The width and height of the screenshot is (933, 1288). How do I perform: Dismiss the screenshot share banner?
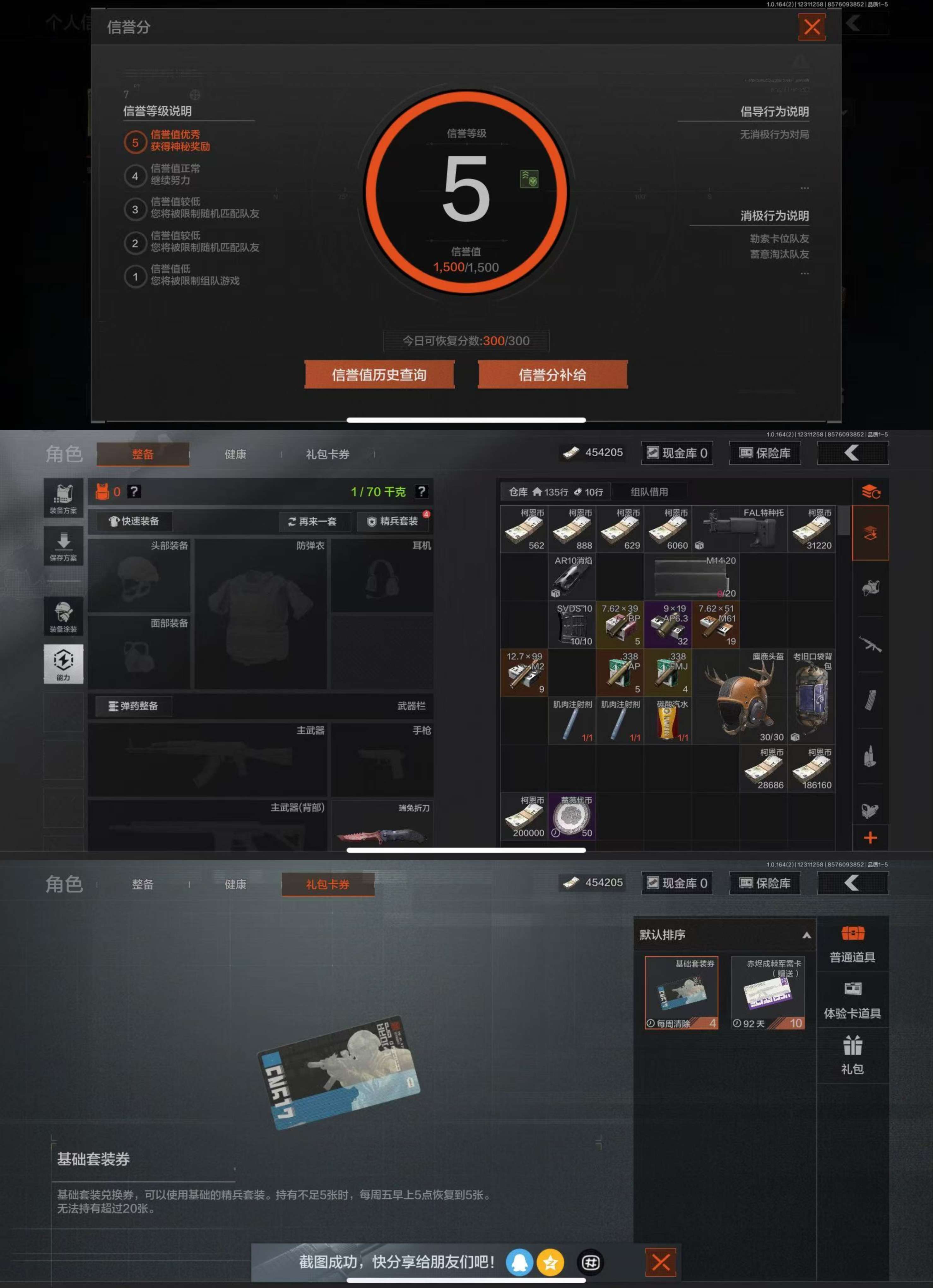click(x=660, y=1262)
